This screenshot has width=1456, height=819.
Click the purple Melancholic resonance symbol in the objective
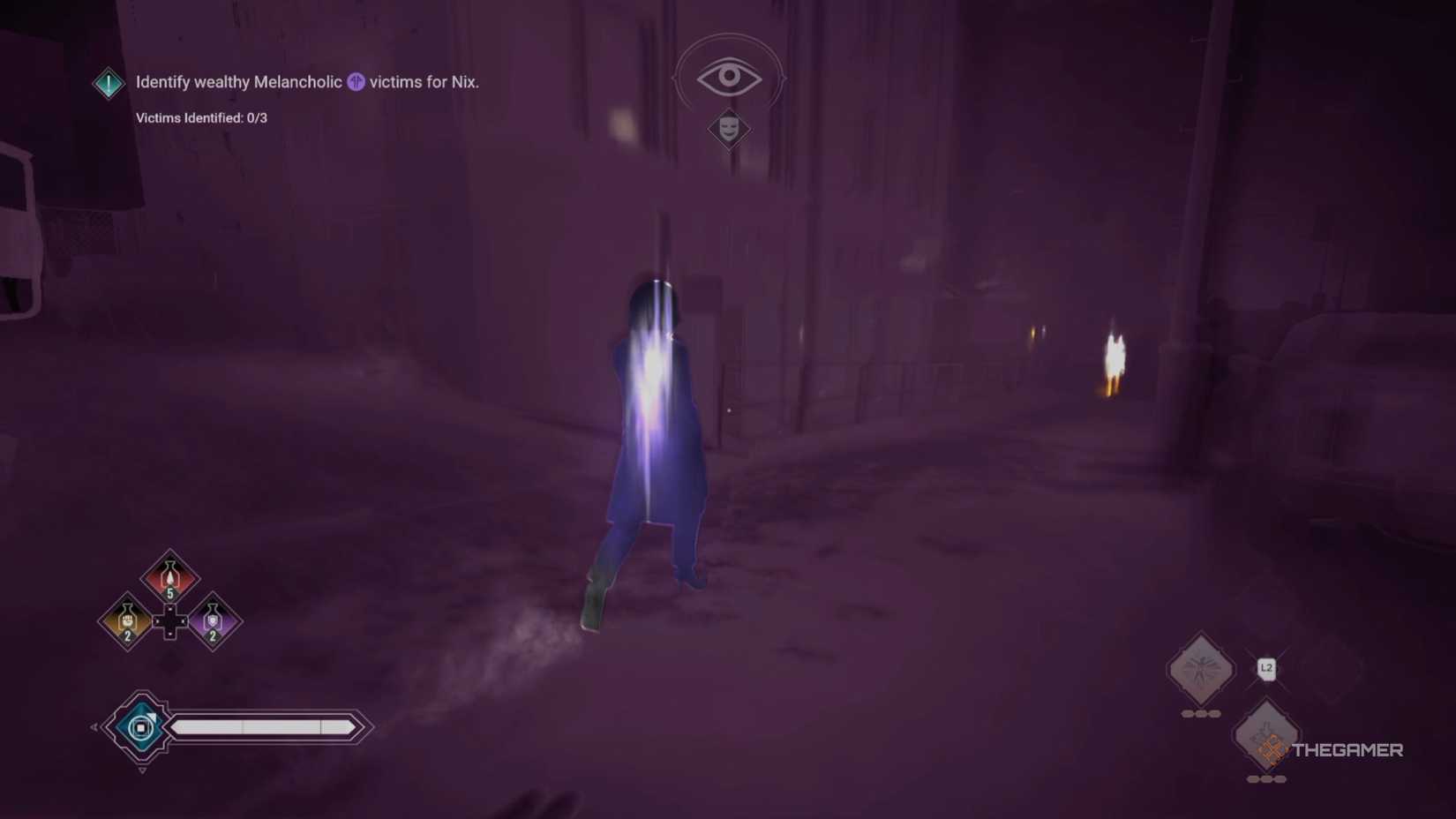coord(356,82)
